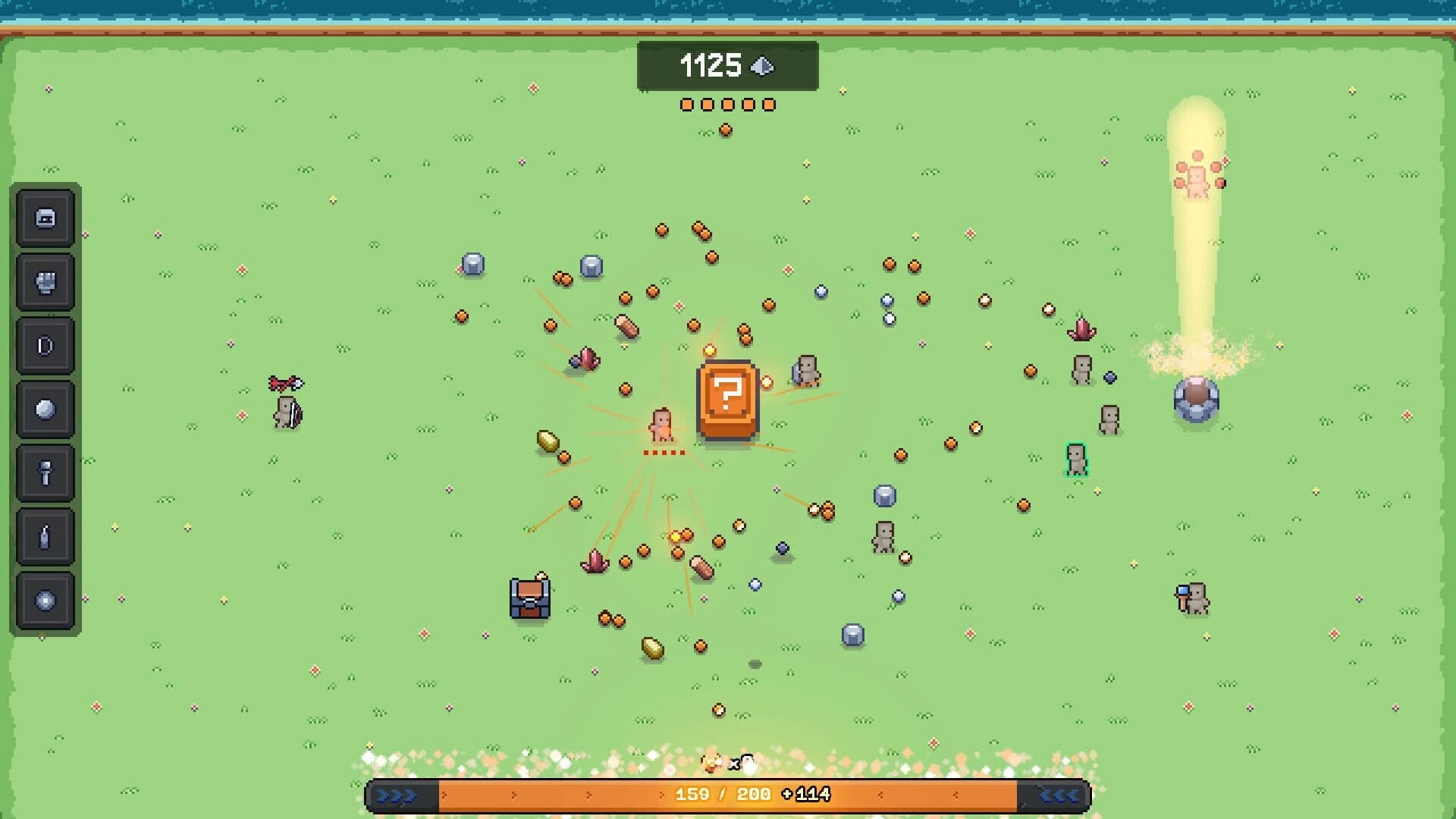Select the stone fist icon in the sidebar

click(45, 281)
